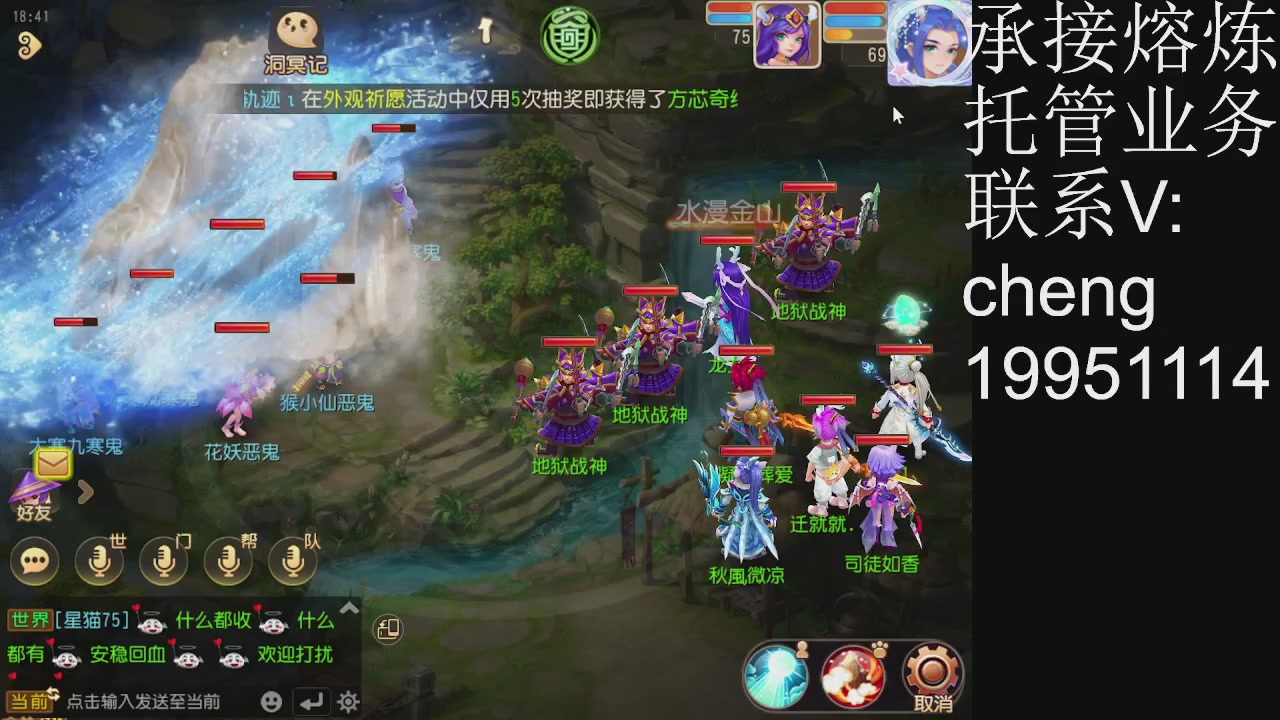Open the 洞冥记 event icon
This screenshot has width=1280, height=720.
point(294,32)
